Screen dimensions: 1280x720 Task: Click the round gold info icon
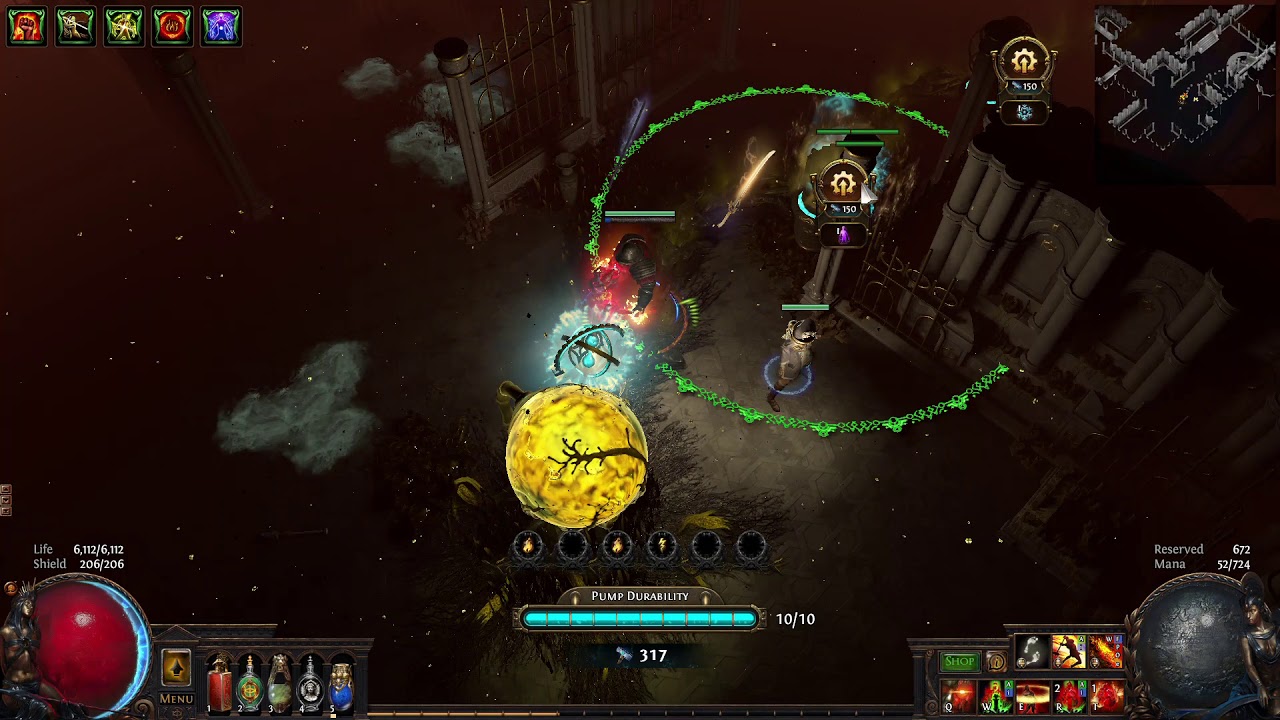pyautogui.click(x=996, y=662)
